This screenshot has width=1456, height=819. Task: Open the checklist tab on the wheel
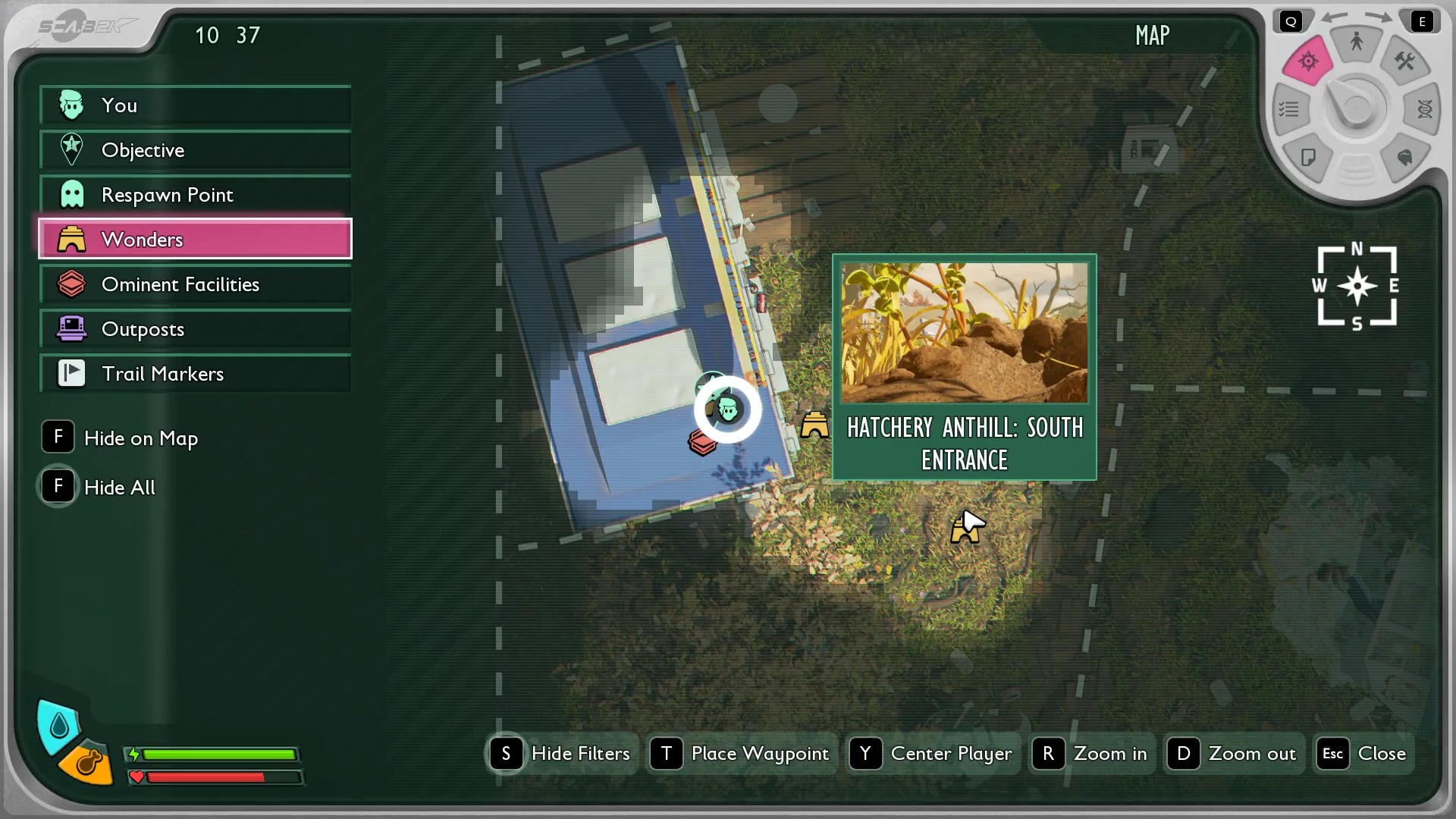[1289, 110]
